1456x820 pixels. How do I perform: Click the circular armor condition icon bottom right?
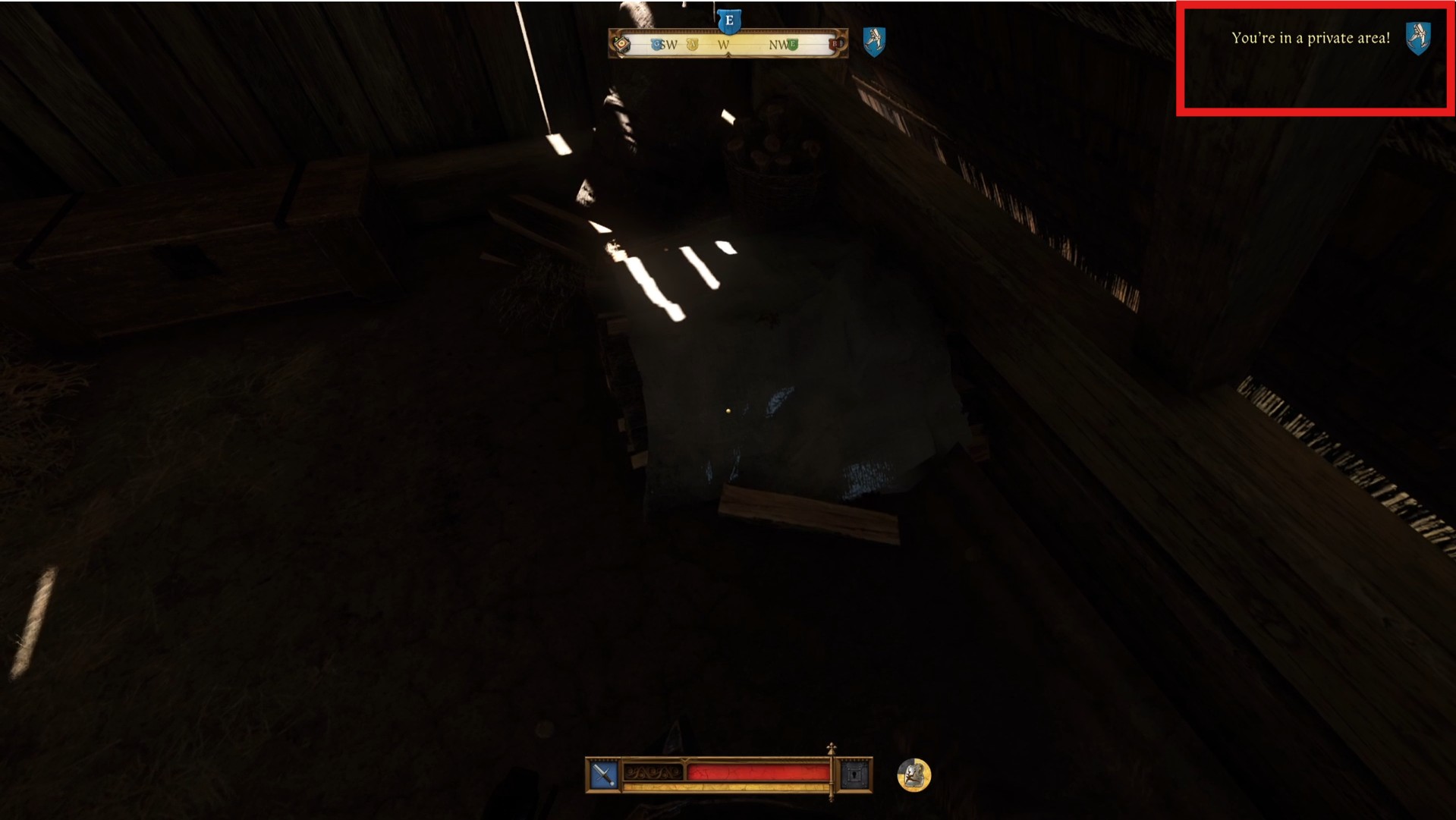click(x=914, y=775)
